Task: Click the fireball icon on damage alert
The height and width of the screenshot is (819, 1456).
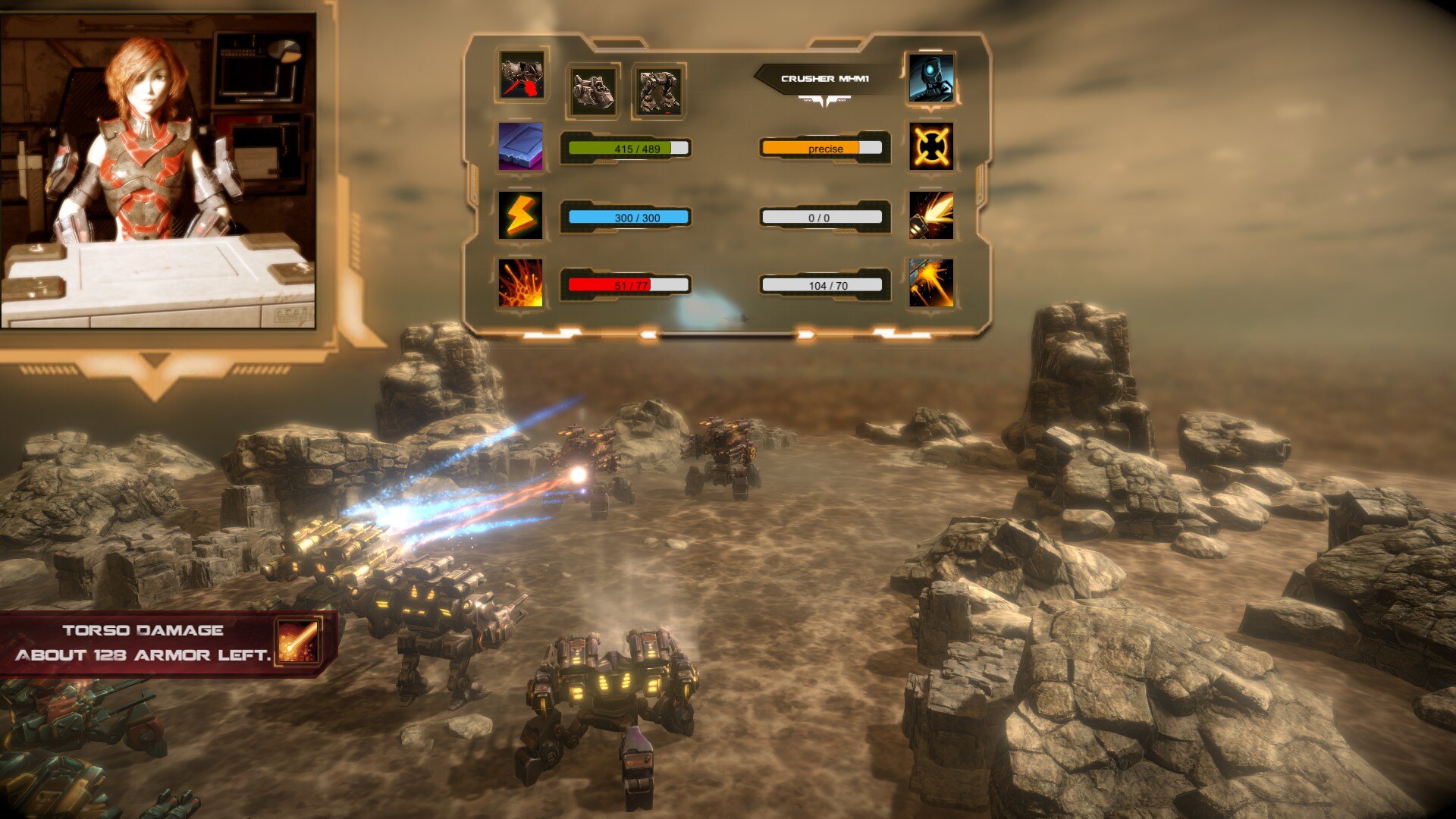Action: click(297, 642)
